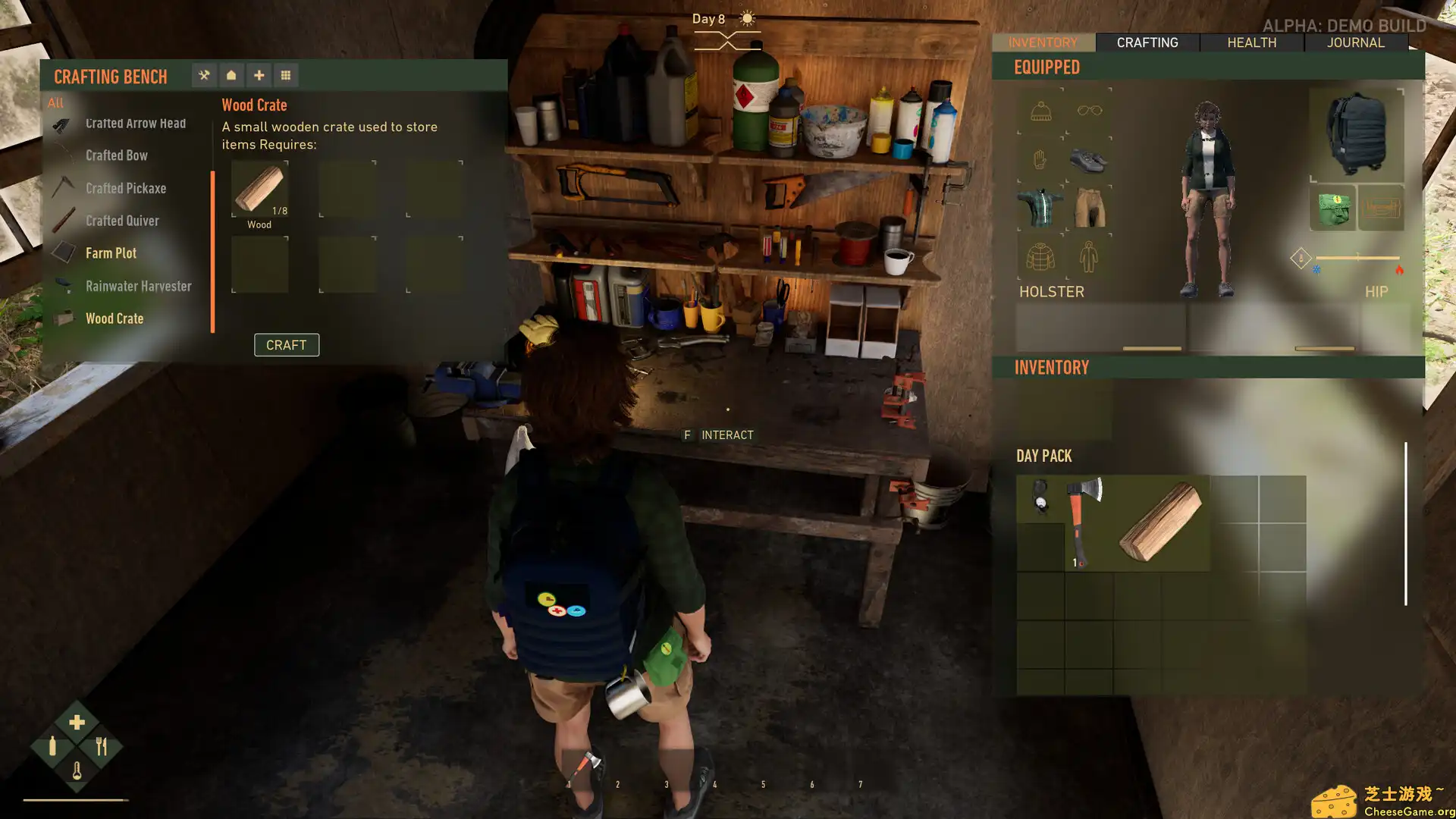Click the CRAFT button
This screenshot has height=819, width=1456.
click(x=287, y=345)
